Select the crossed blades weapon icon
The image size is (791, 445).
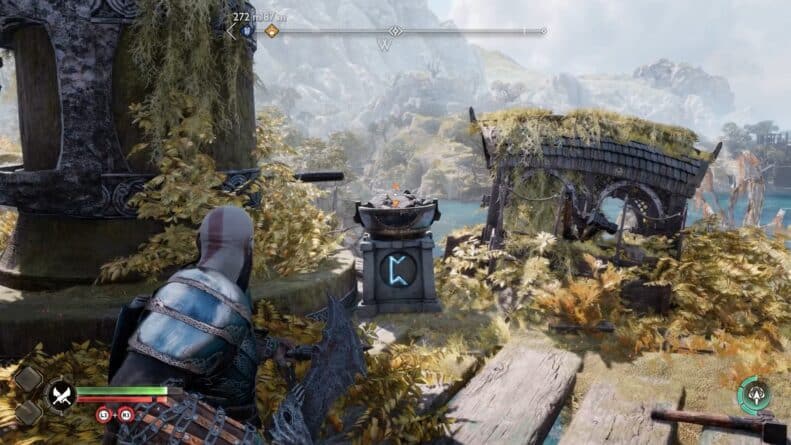point(60,394)
